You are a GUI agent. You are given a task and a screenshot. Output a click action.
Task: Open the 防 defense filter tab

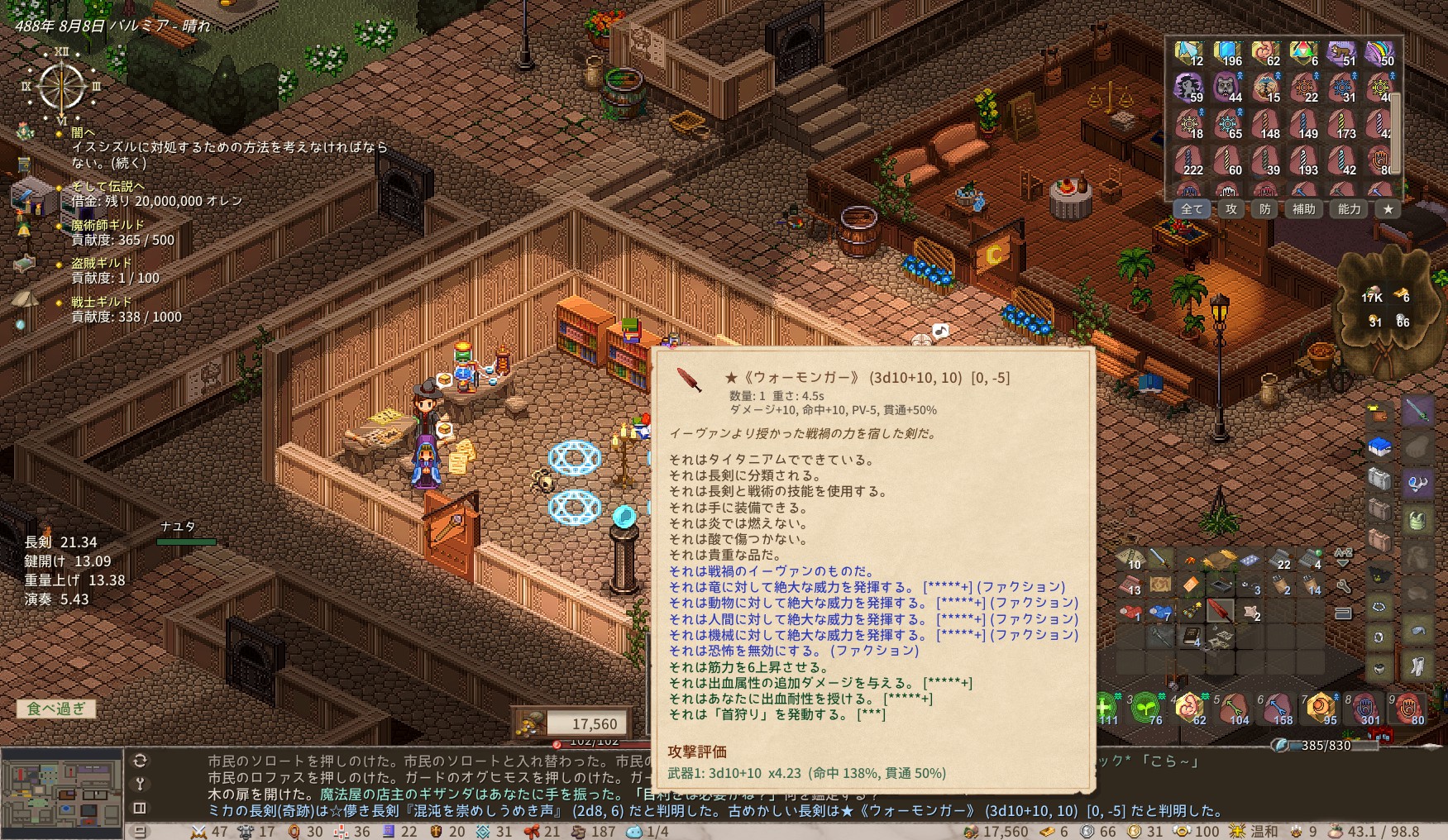(x=1265, y=209)
